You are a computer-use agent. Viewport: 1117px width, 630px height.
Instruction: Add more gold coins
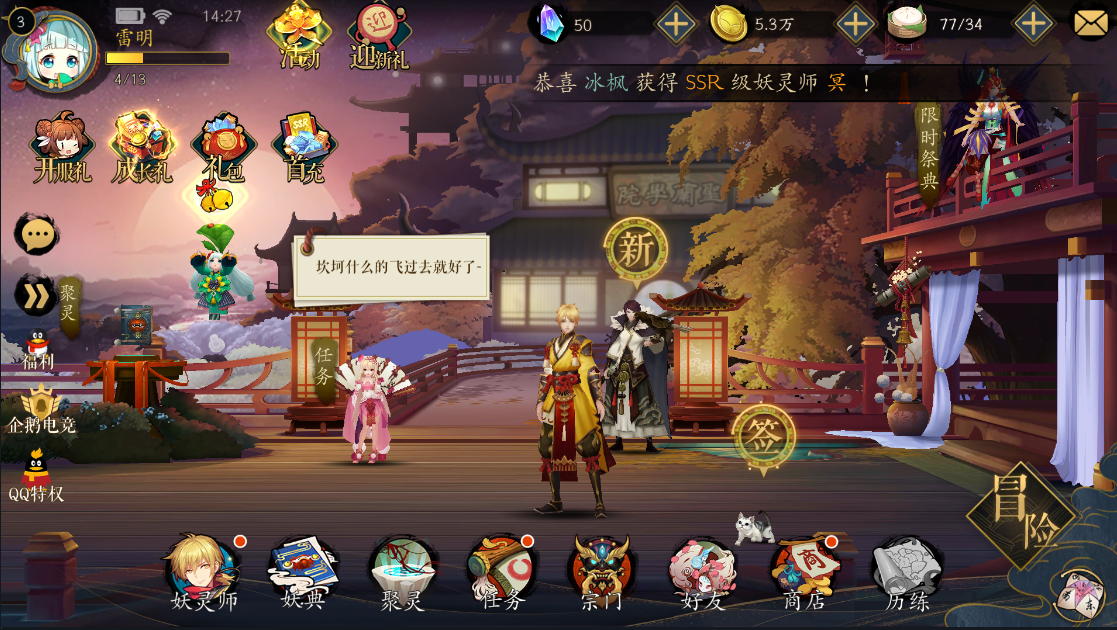(x=855, y=24)
